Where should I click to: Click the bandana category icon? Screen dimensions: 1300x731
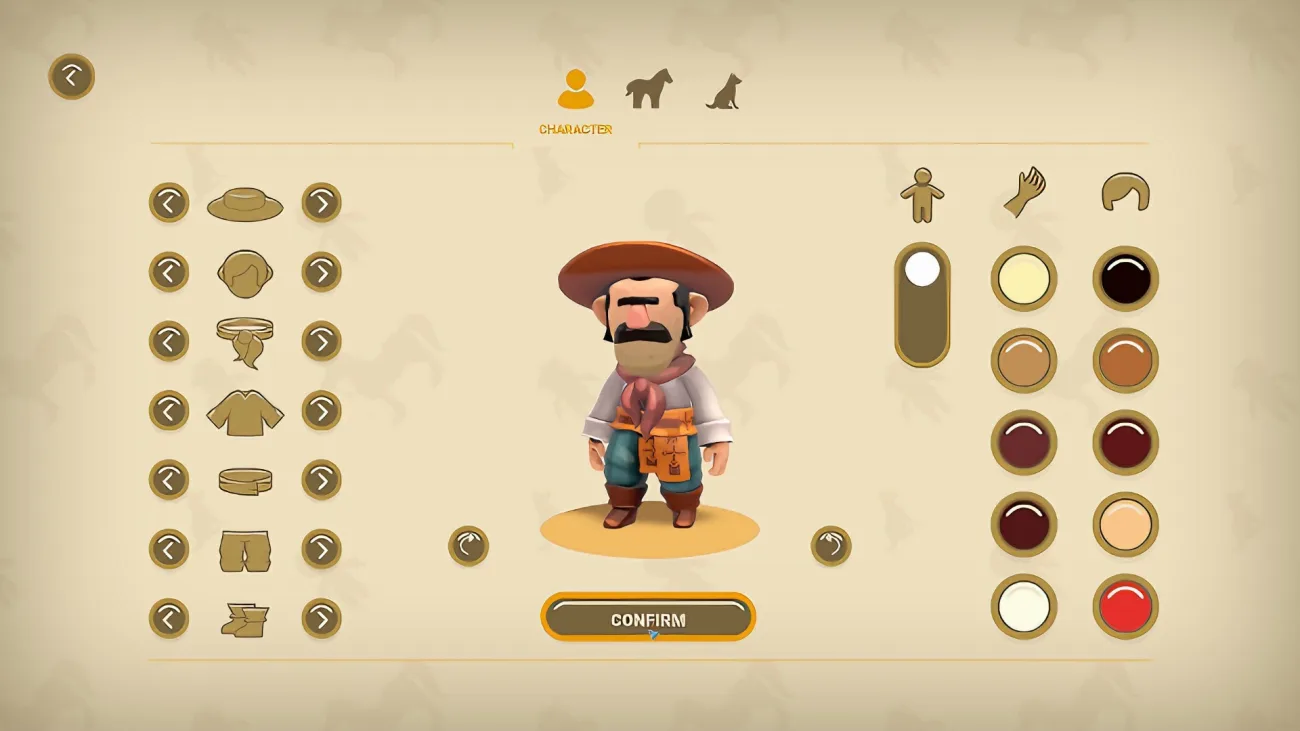pyautogui.click(x=244, y=340)
